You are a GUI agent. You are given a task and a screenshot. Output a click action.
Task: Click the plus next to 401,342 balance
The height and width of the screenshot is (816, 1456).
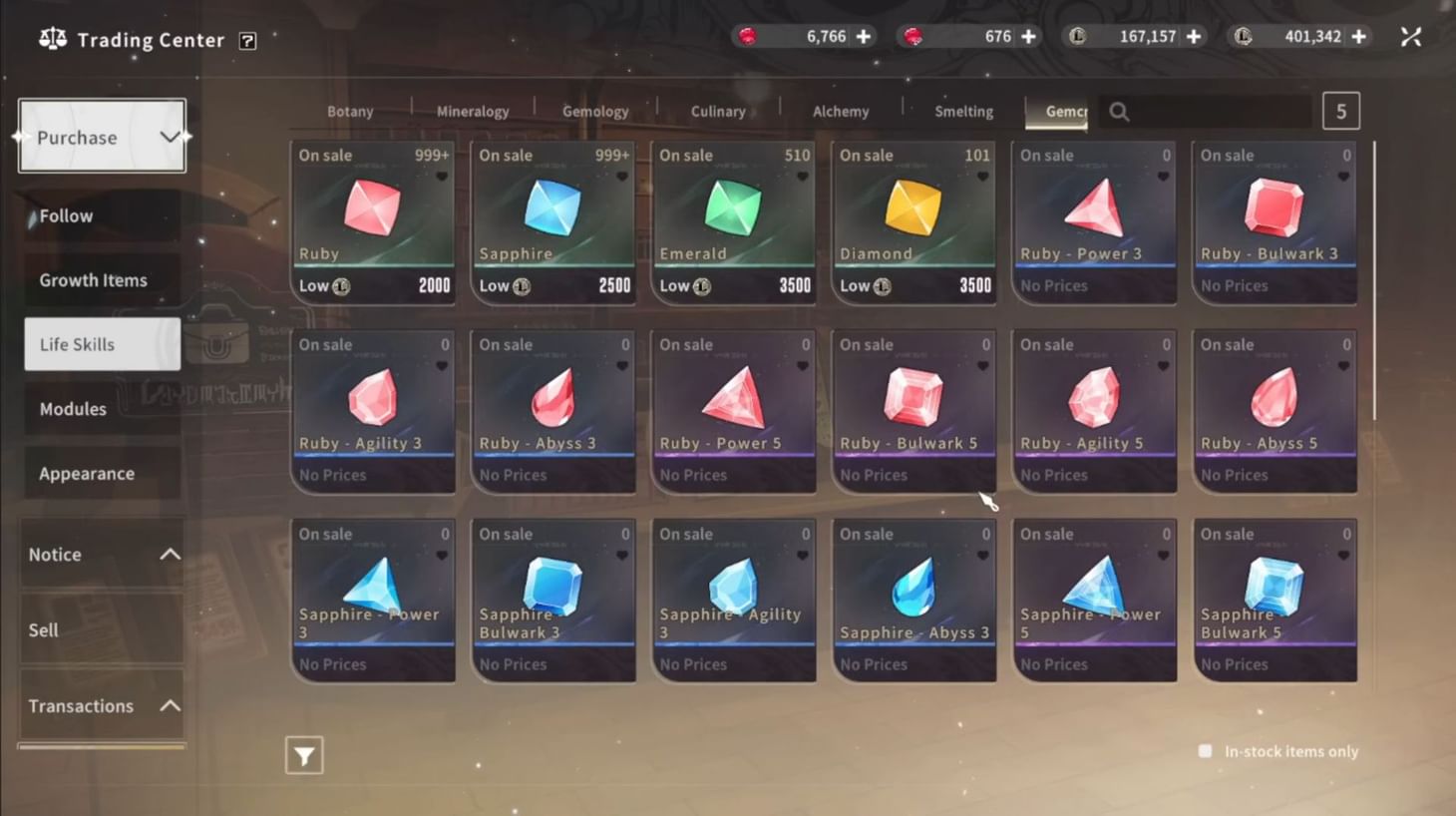pos(1358,35)
